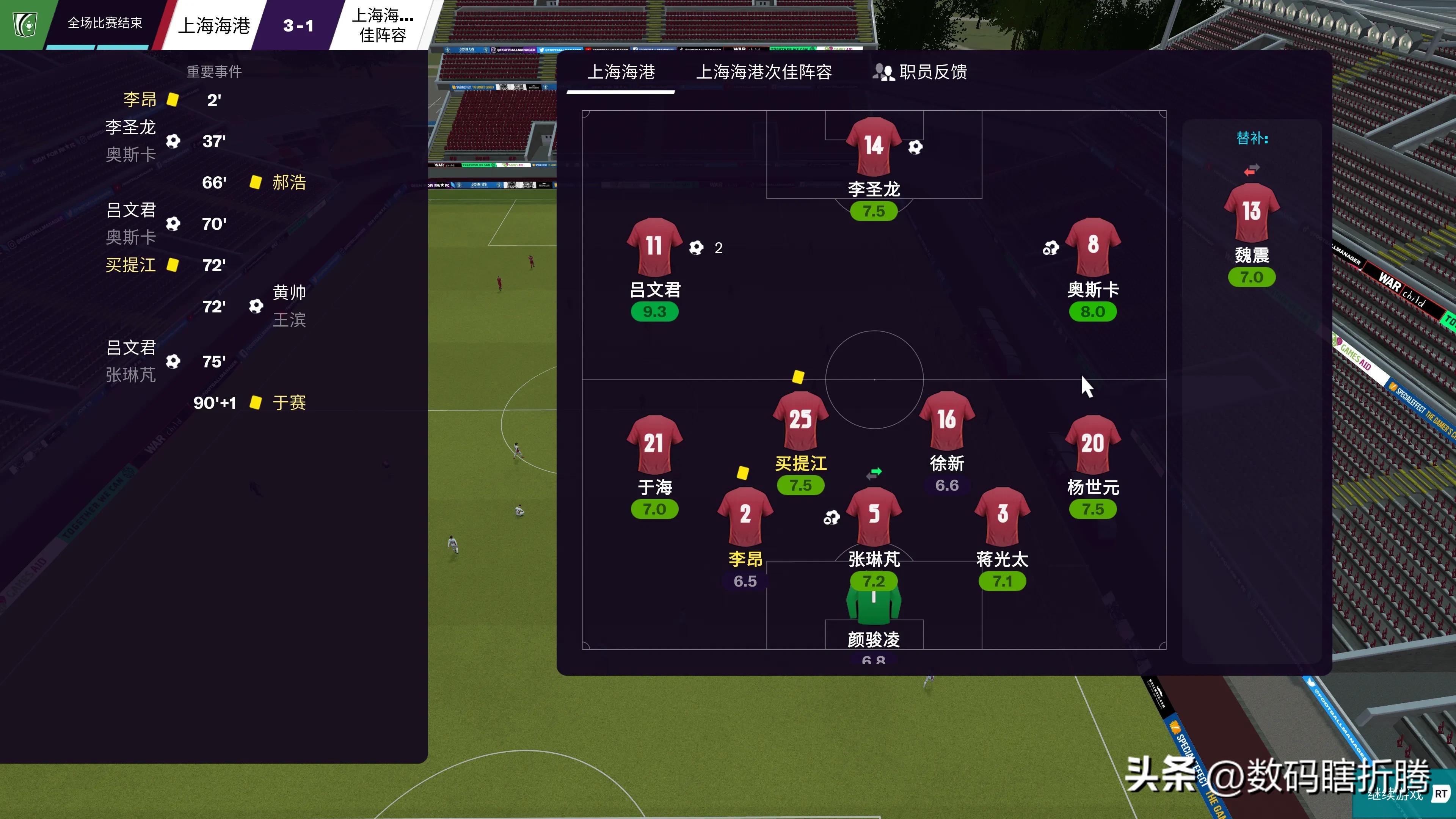This screenshot has width=1456, height=819.
Task: Click the green club badge icon
Action: [x=25, y=24]
